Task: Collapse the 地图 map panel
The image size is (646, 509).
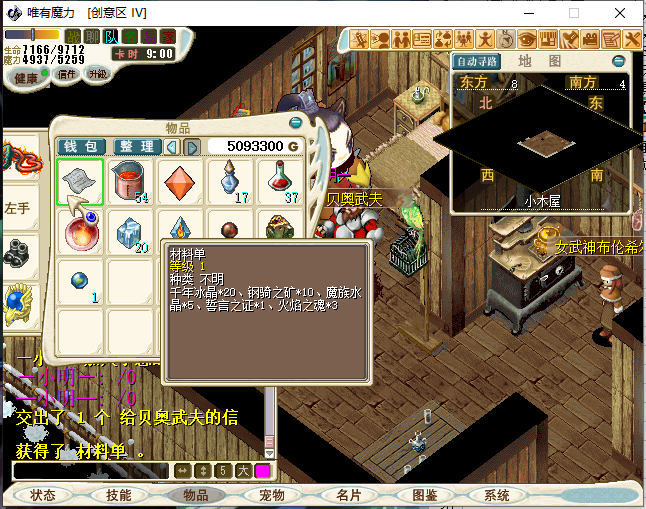Action: [619, 61]
